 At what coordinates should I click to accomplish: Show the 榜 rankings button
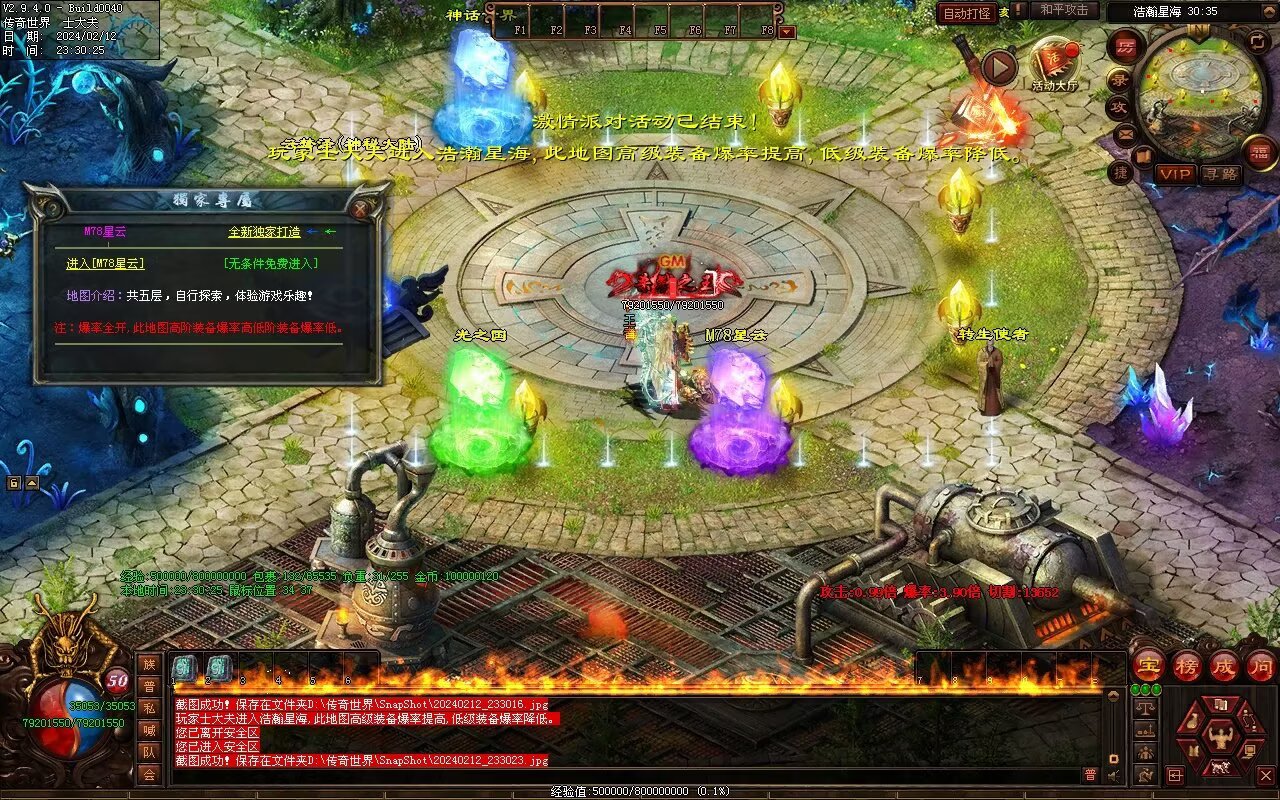coord(1187,666)
